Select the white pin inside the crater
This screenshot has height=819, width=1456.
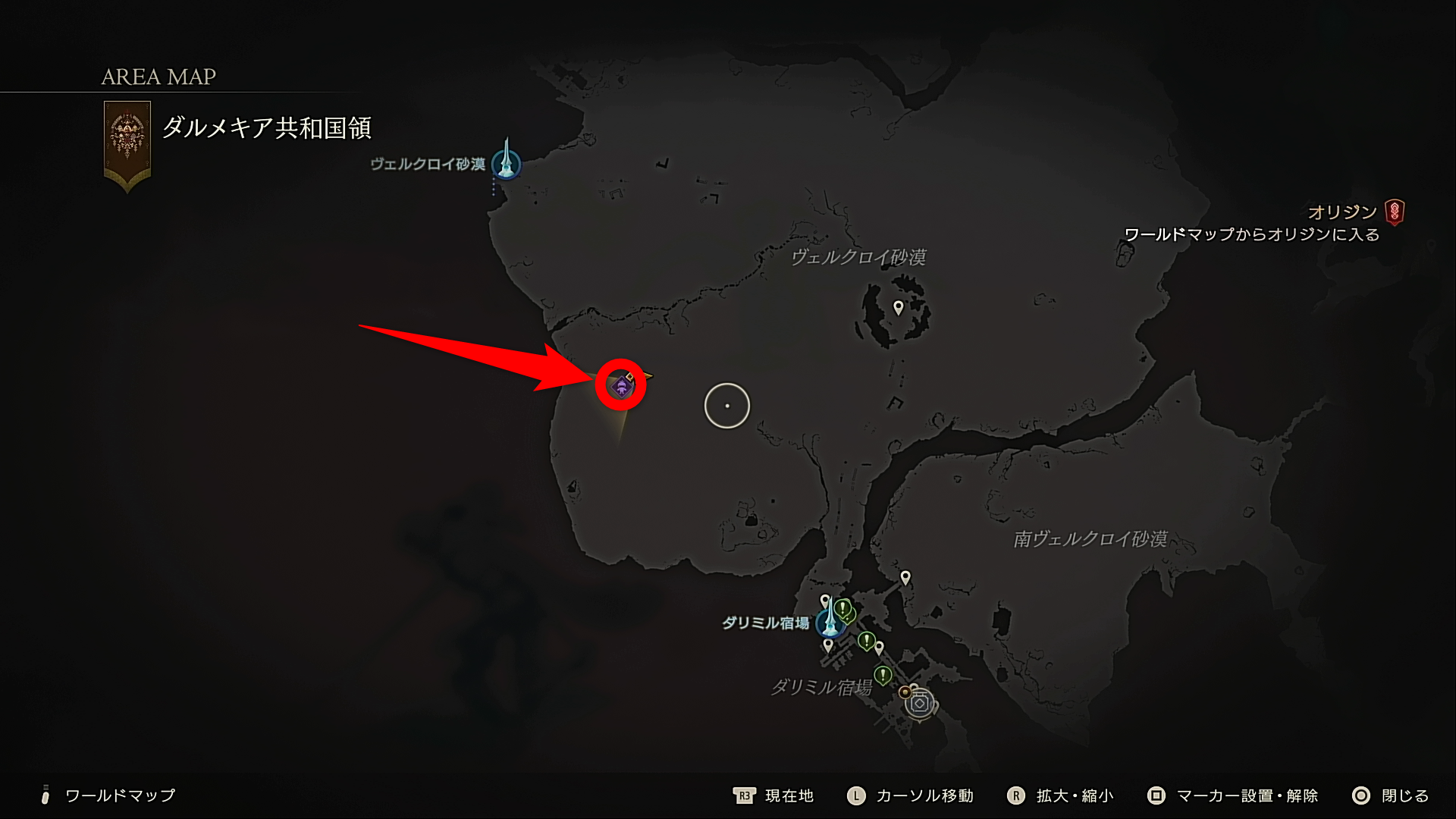click(x=899, y=307)
